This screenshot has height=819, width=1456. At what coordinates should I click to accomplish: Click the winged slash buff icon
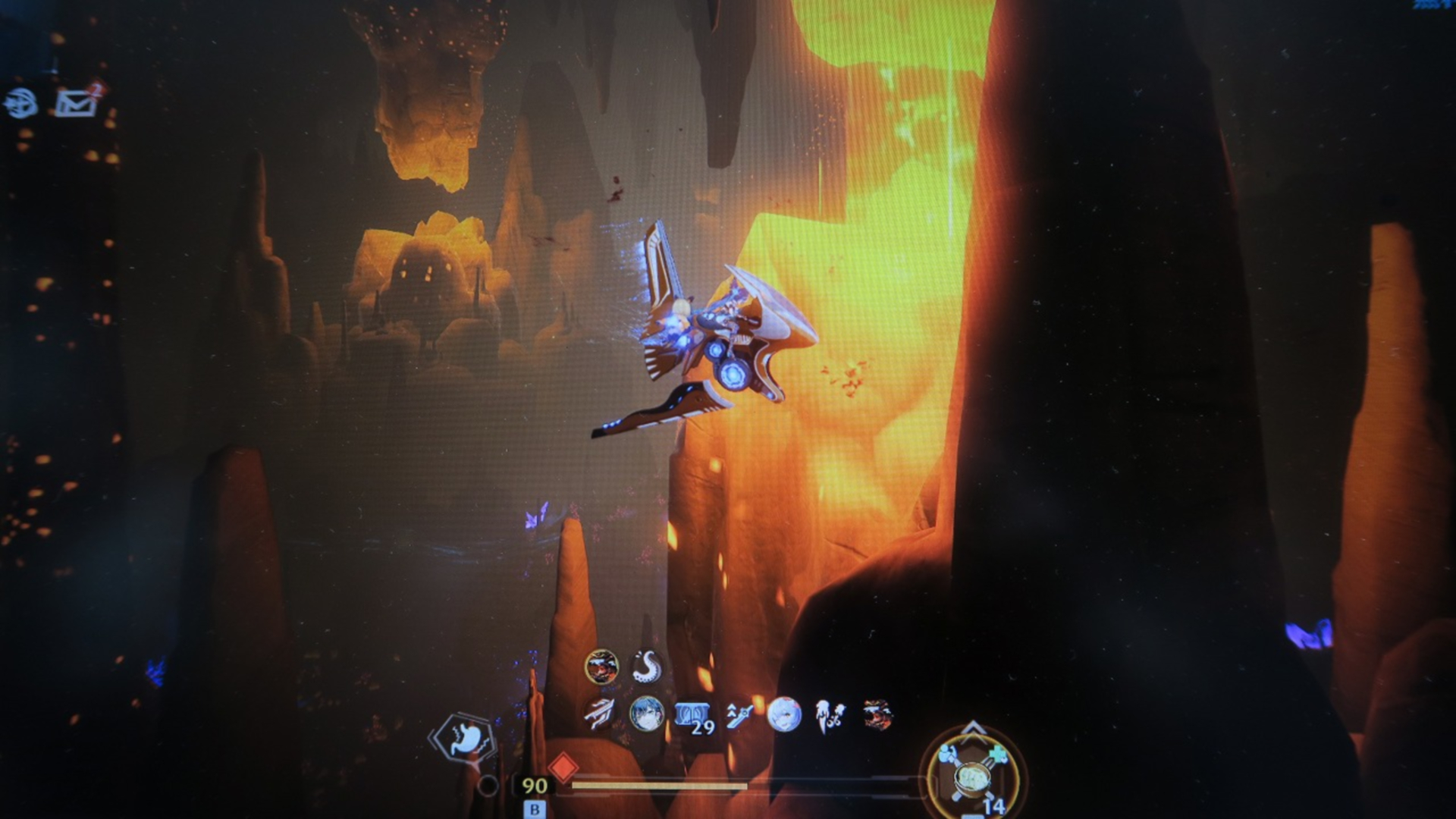pyautogui.click(x=601, y=714)
